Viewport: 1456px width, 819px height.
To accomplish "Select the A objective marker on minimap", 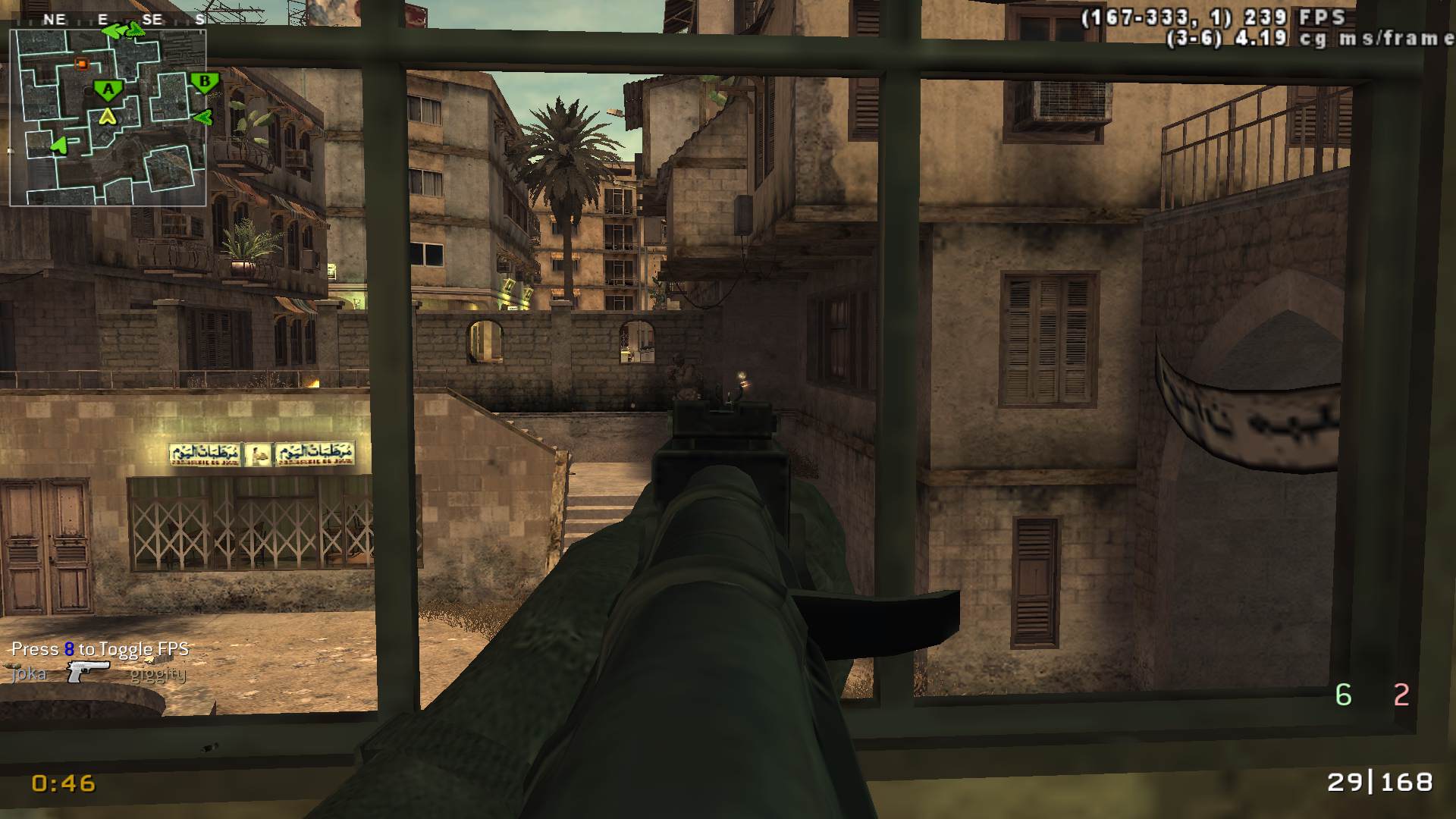I will 108,90.
